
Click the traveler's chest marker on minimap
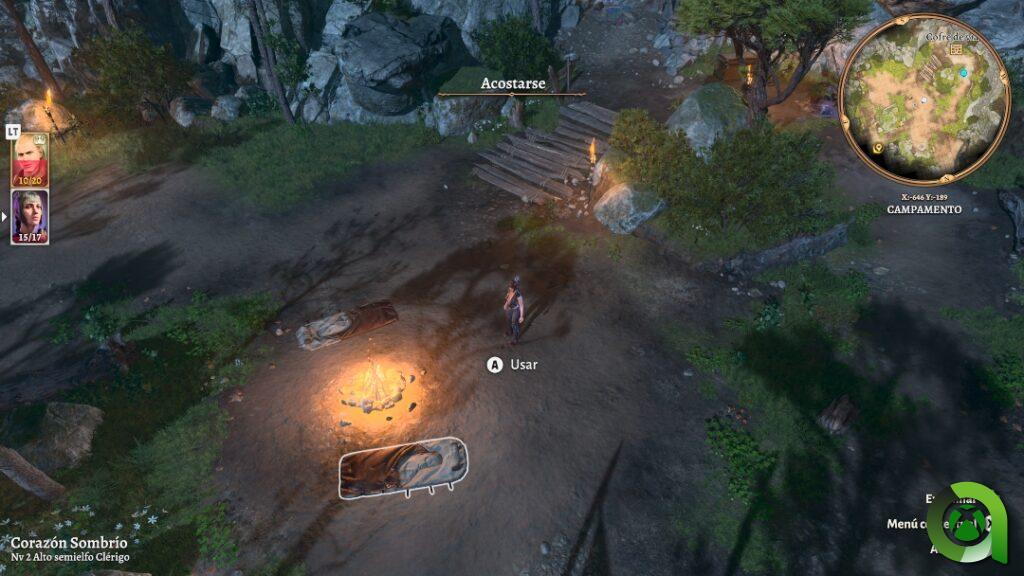(x=957, y=49)
